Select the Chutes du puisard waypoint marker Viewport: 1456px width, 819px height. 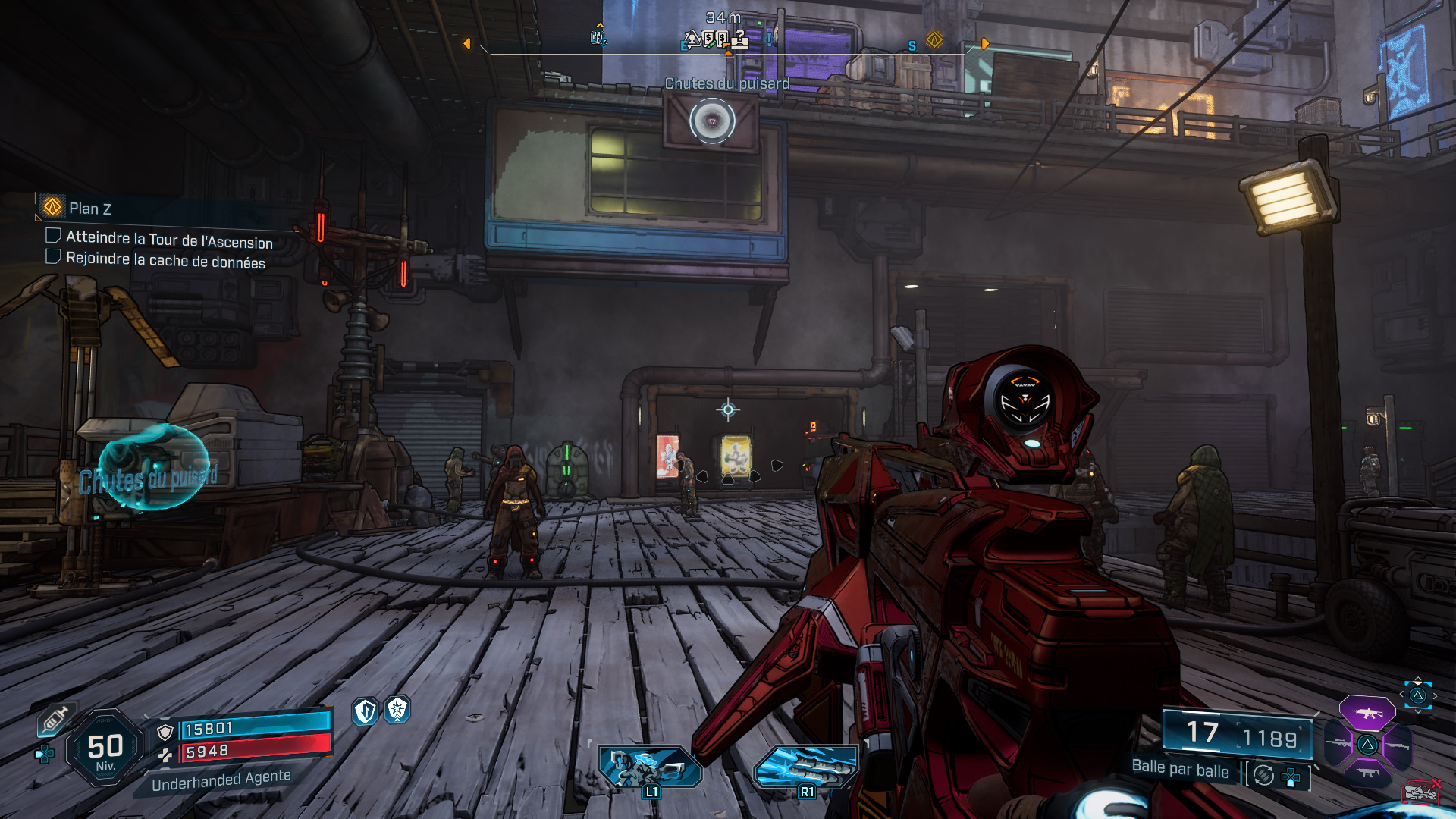712,121
